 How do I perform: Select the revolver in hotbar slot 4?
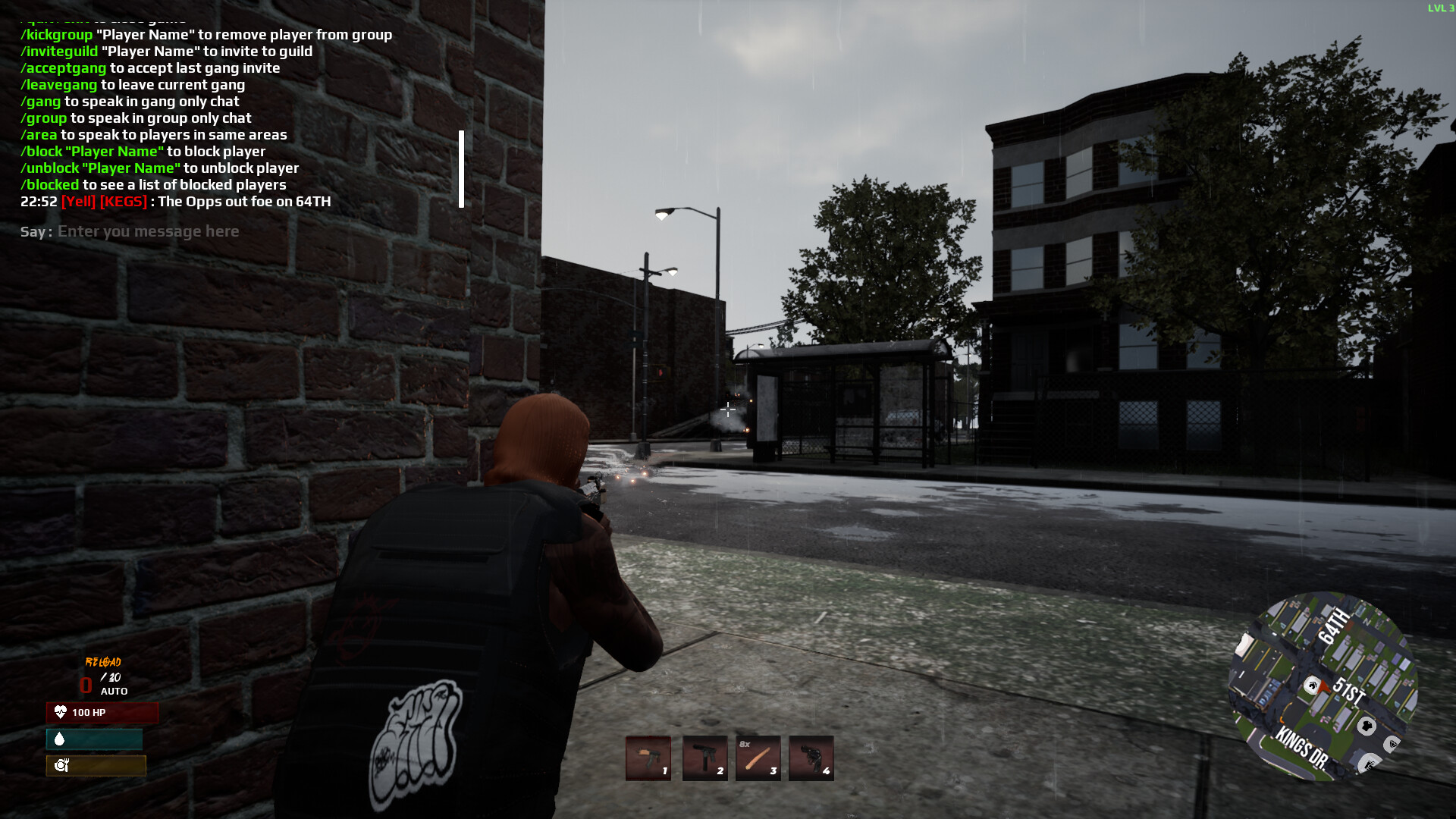pos(811,758)
